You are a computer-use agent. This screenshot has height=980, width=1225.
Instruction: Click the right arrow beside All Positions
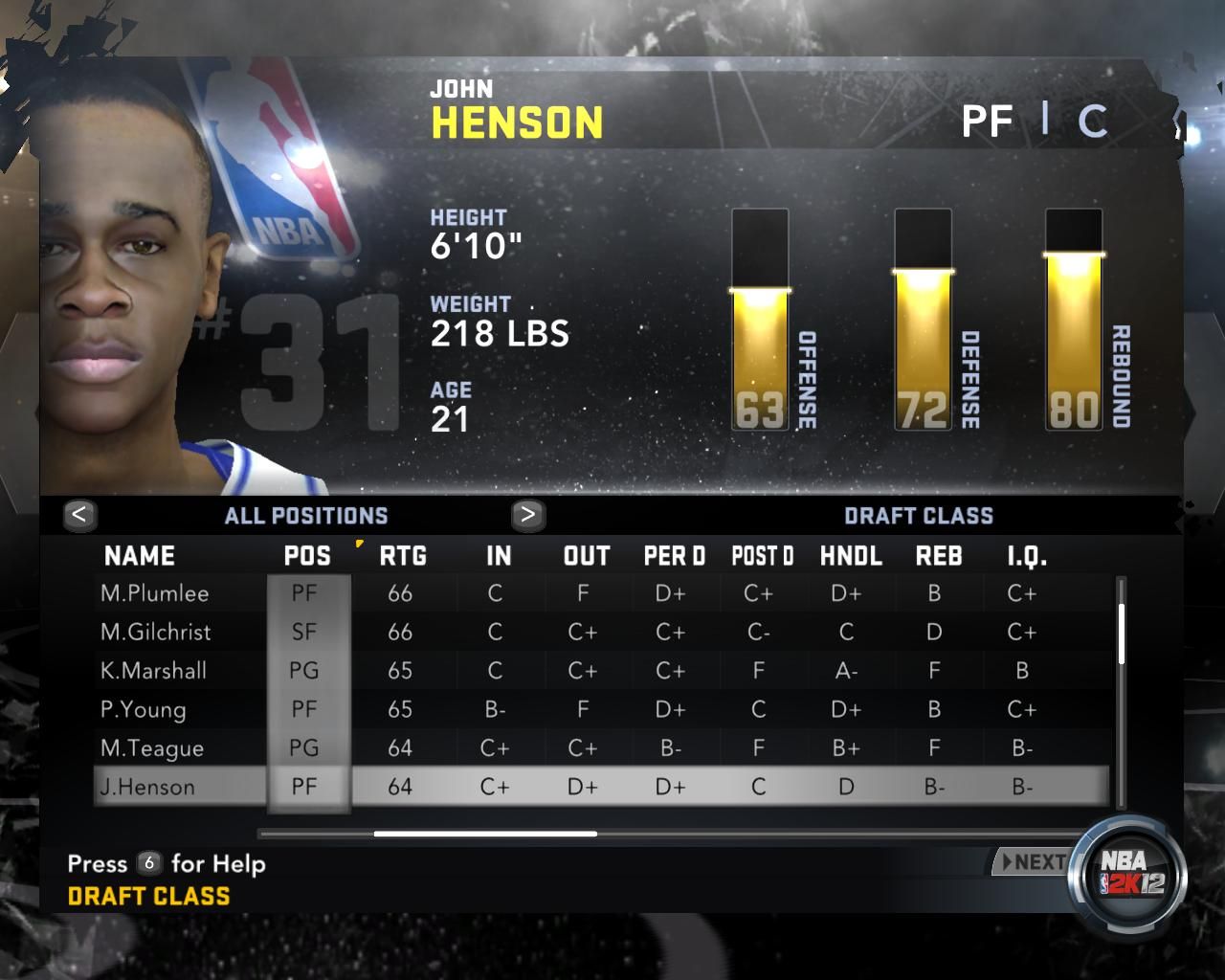click(527, 515)
